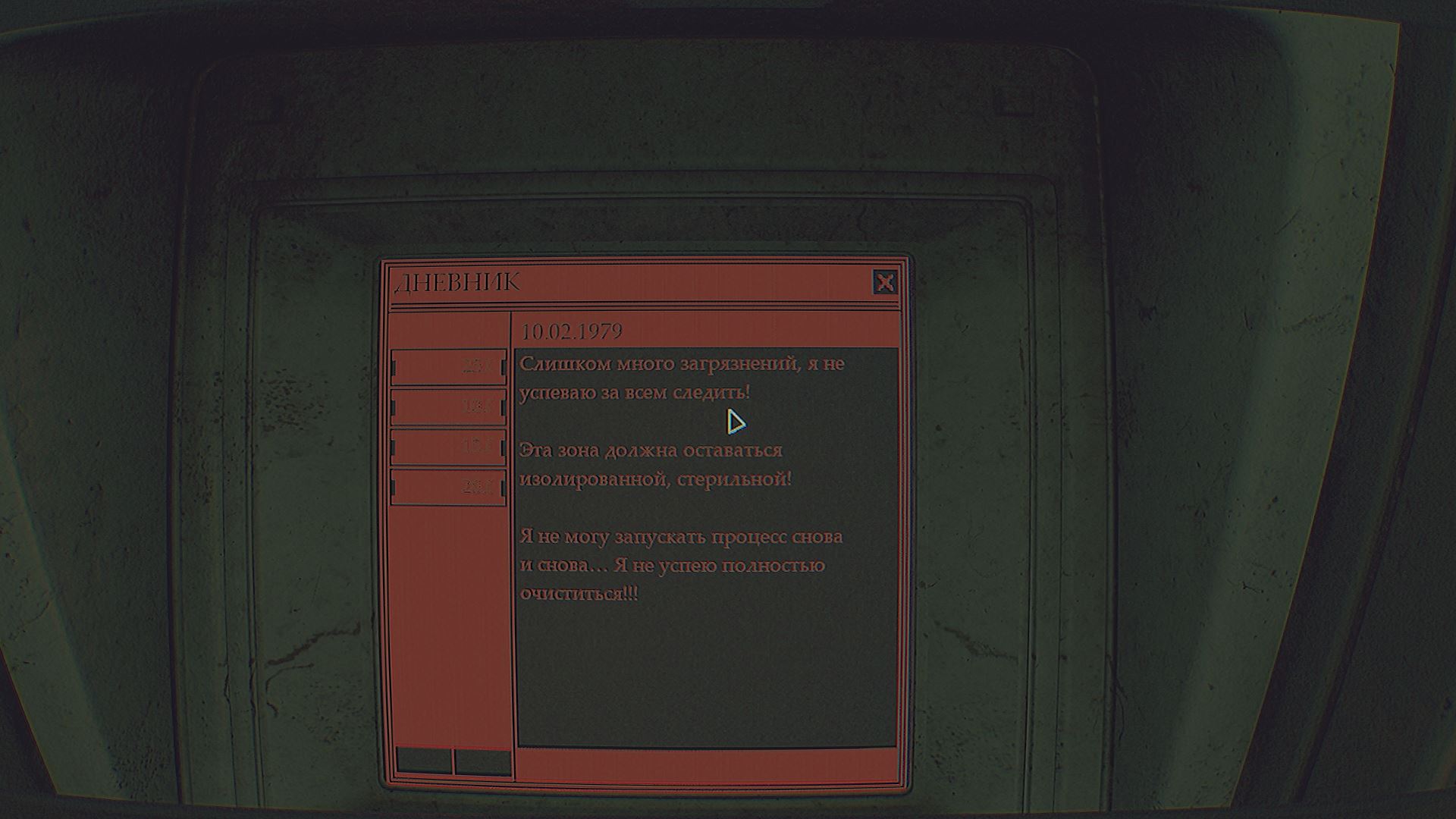Close the Дневник diary window
The height and width of the screenshot is (819, 1456).
[884, 283]
